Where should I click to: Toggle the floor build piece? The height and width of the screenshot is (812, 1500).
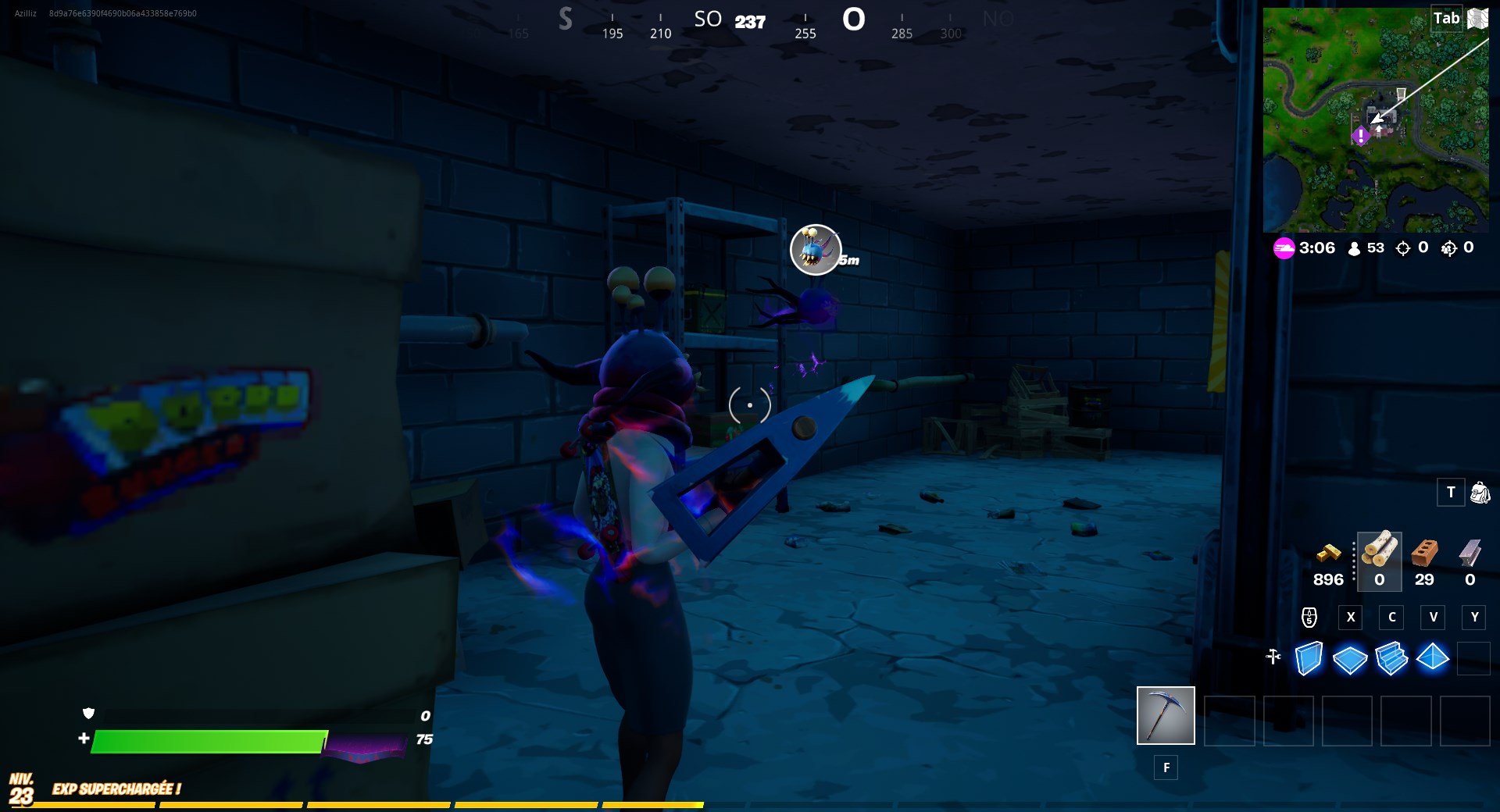coord(1351,660)
